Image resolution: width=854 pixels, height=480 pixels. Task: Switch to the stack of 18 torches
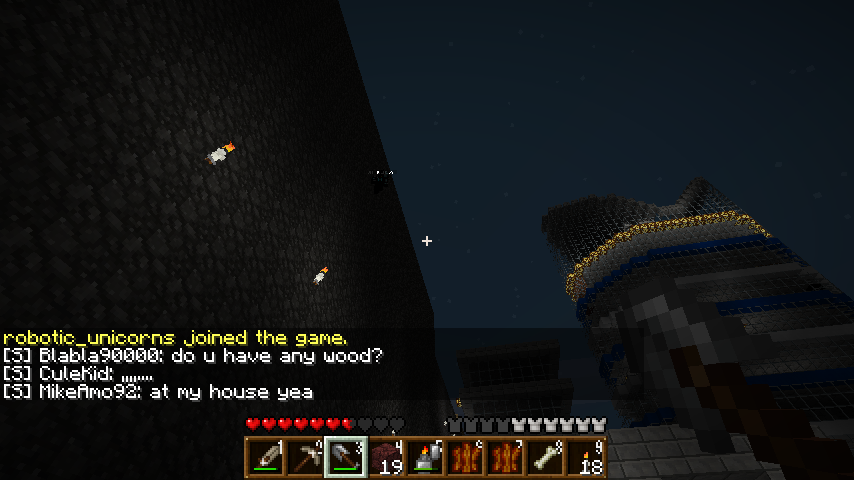586,457
